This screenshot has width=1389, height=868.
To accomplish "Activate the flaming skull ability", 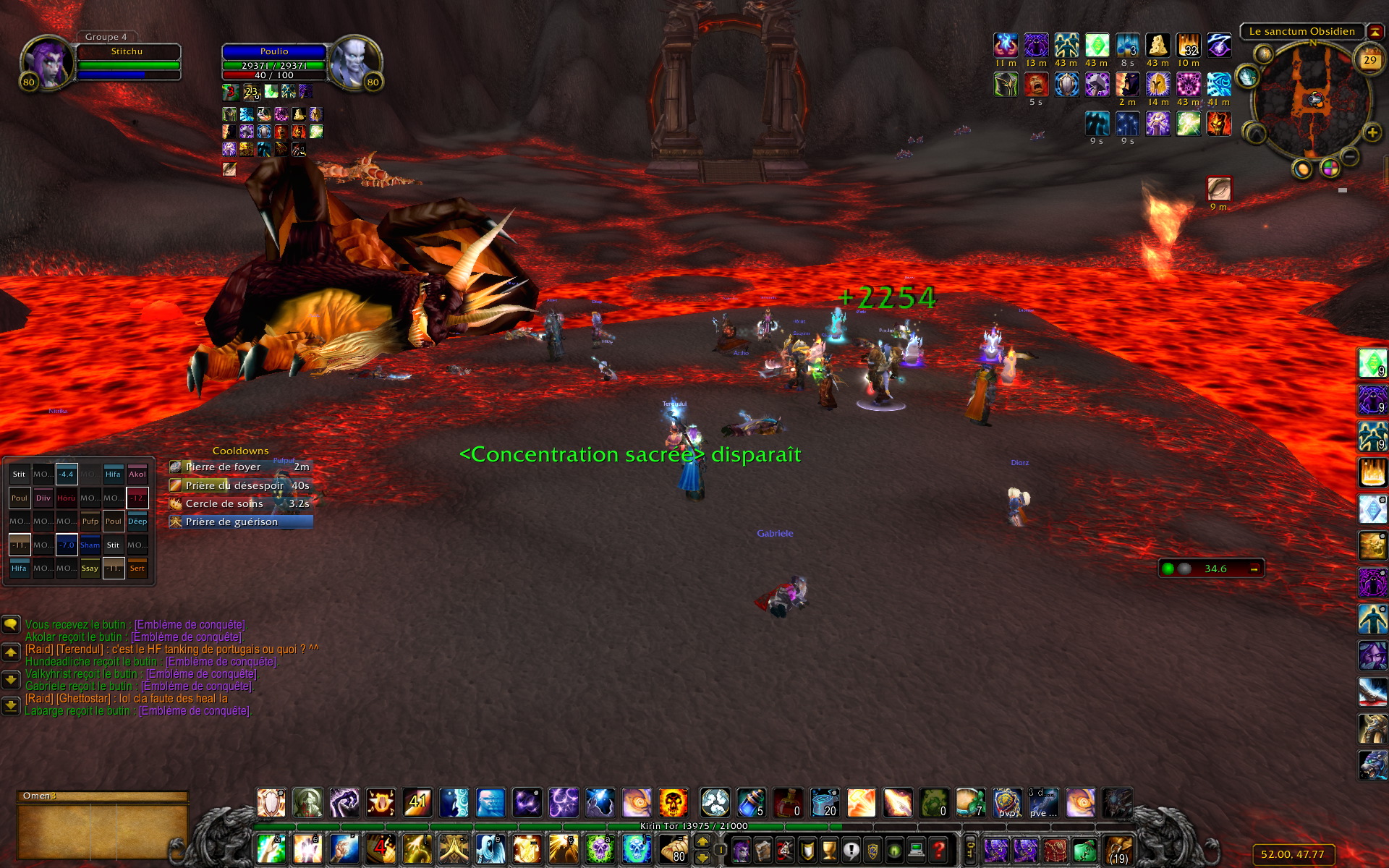I will [673, 803].
